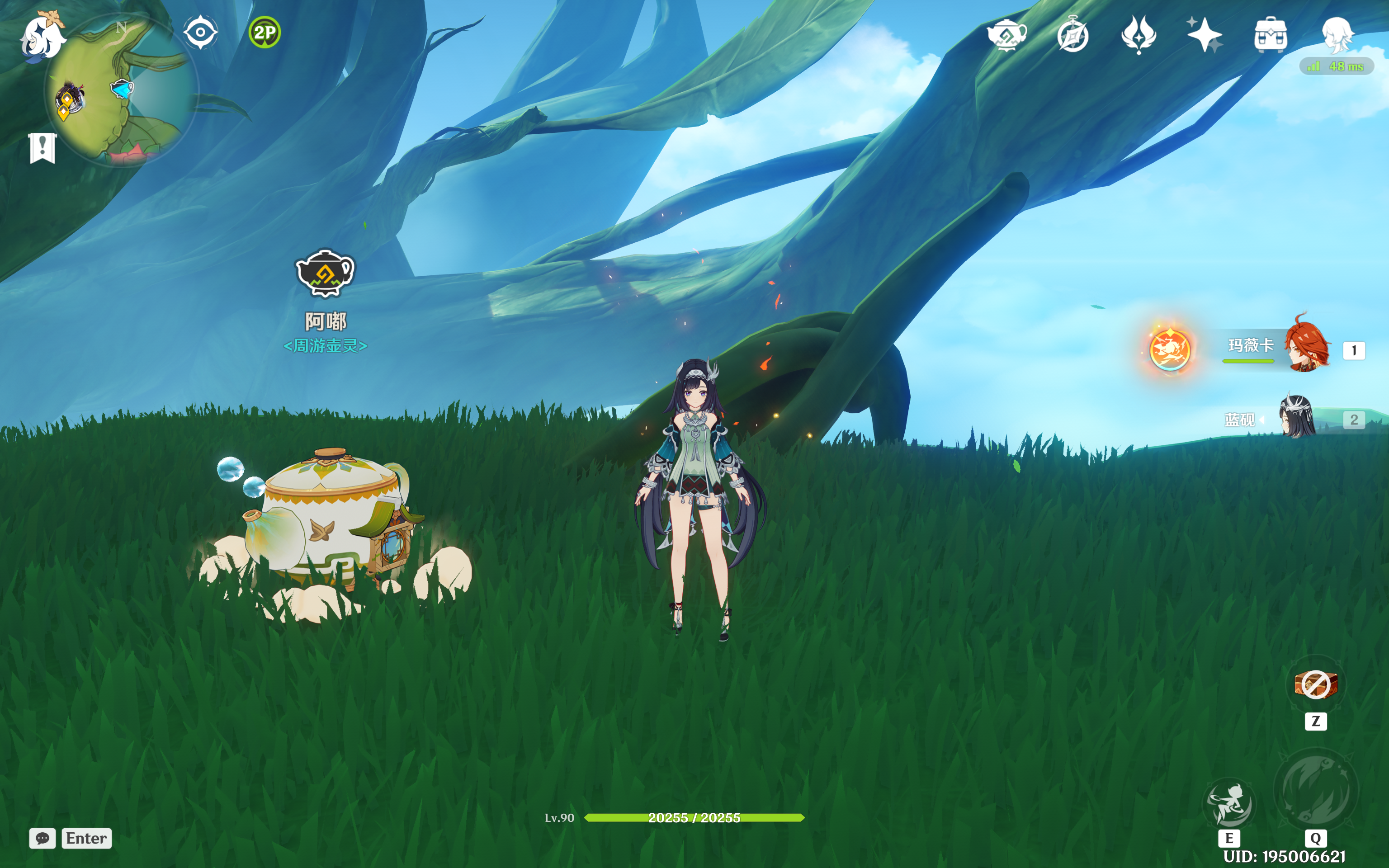Screen dimensions: 1389x868
Task: Open the Battle Pass icon
Action: 1139,34
